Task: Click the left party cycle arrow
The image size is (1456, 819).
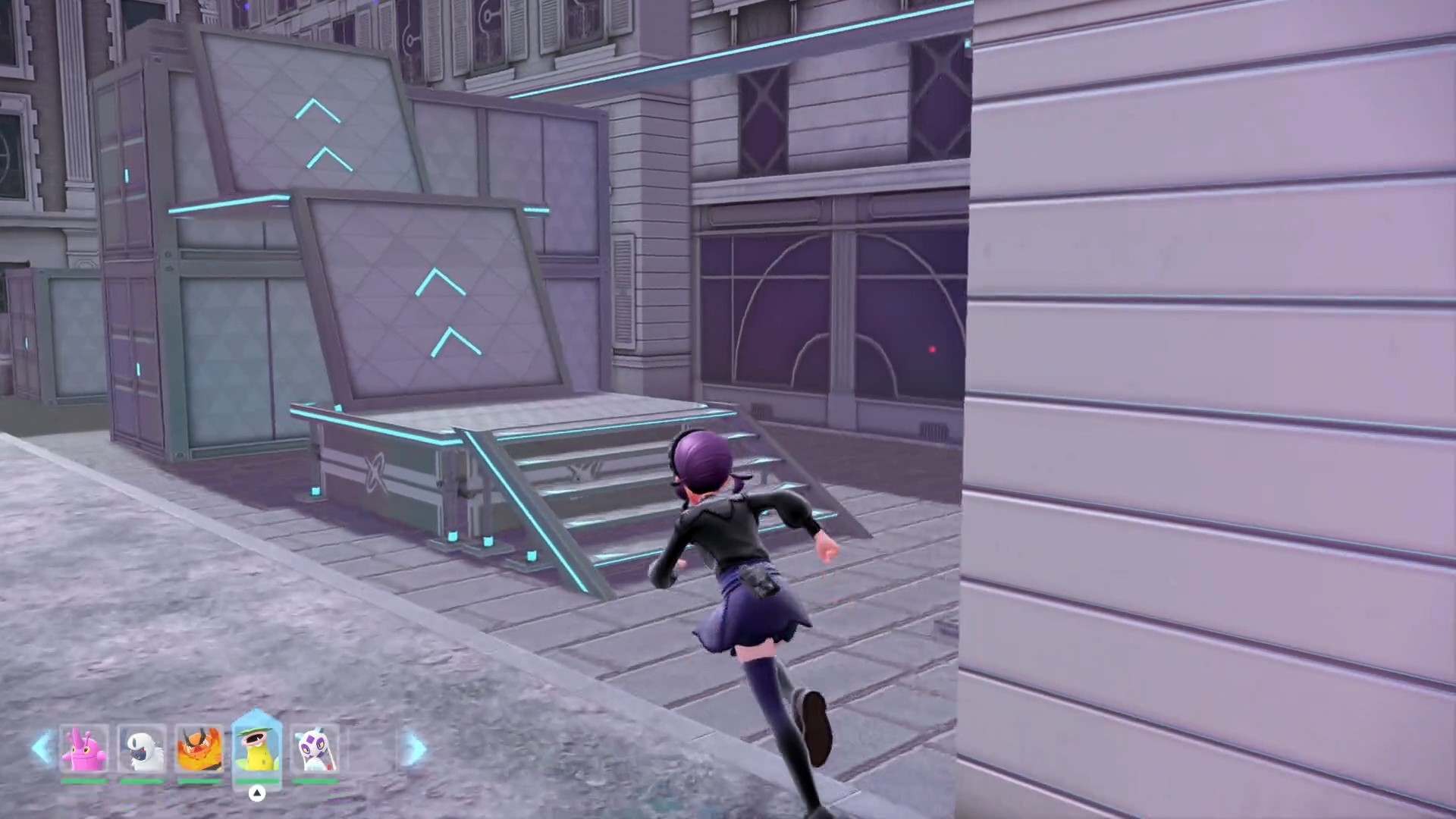Action: click(42, 749)
